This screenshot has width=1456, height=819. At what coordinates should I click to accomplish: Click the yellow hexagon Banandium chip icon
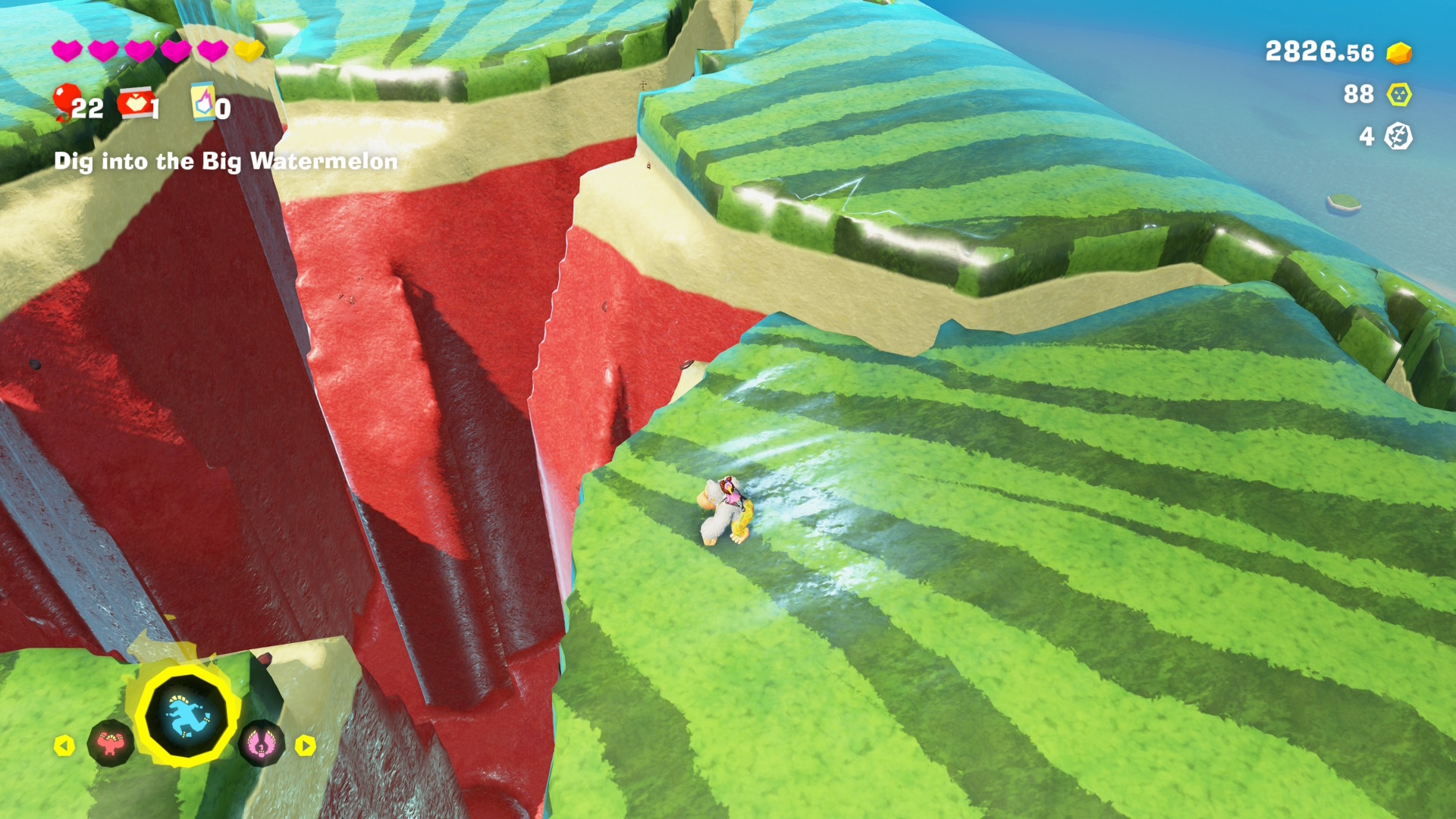point(1398,95)
